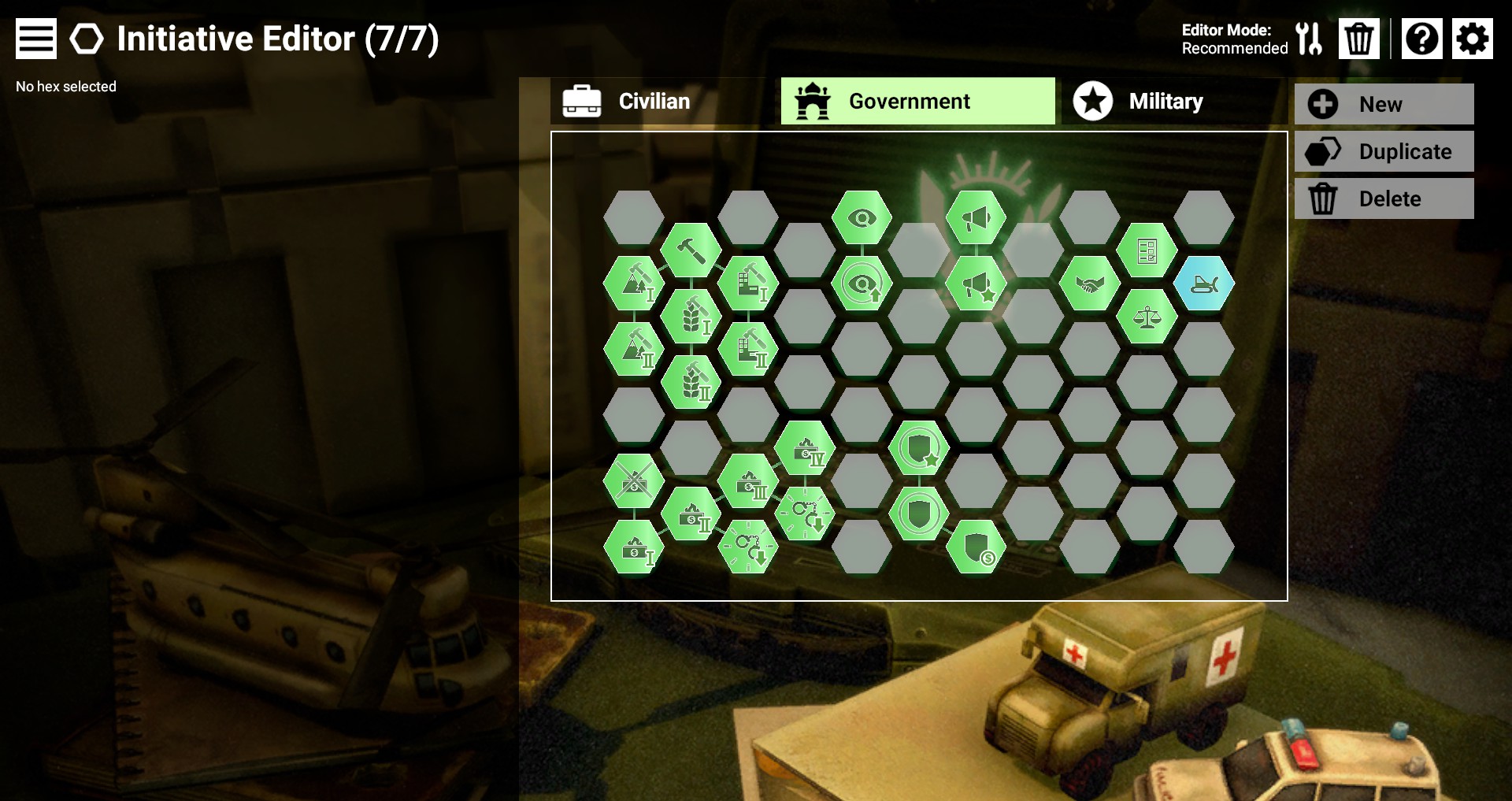1512x801 pixels.
Task: Click the trash can icon in header
Action: coord(1358,39)
